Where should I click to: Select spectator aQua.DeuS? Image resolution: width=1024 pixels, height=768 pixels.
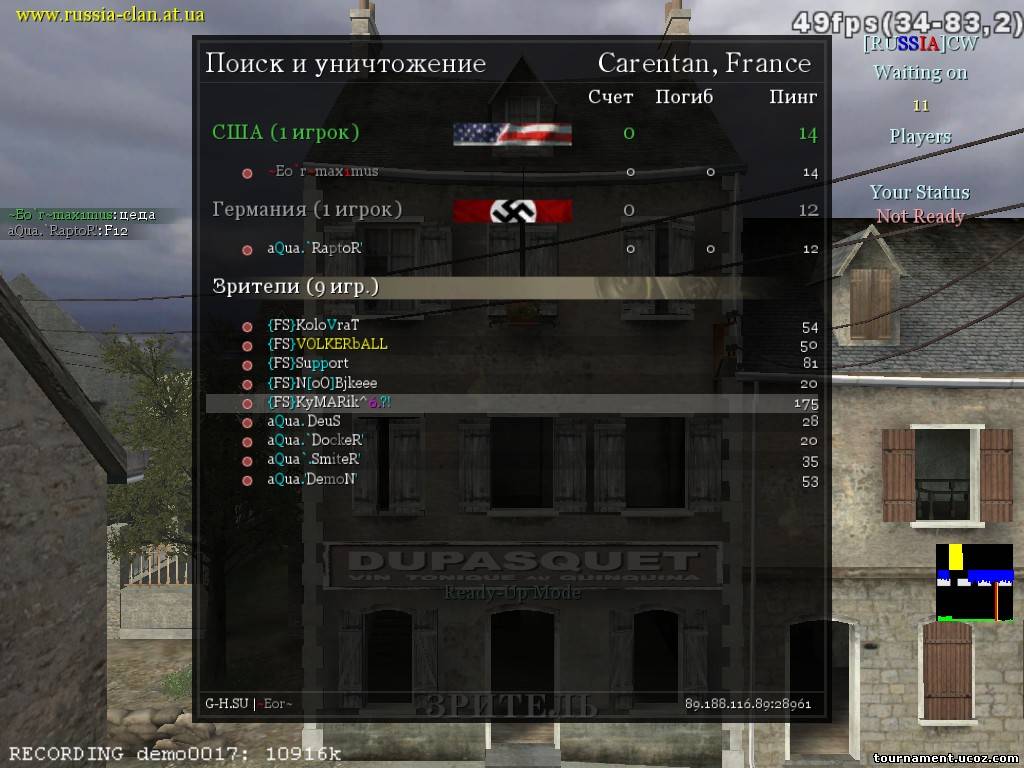[x=303, y=421]
